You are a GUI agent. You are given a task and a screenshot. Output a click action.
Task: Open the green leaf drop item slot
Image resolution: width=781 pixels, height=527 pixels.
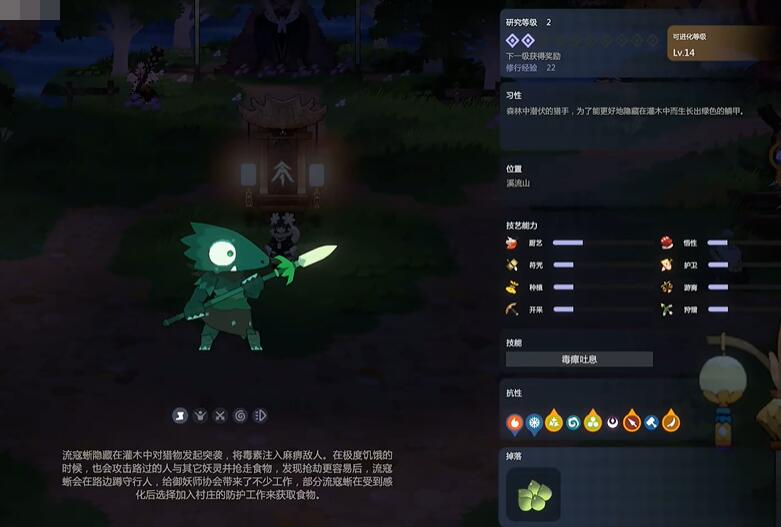click(x=533, y=495)
